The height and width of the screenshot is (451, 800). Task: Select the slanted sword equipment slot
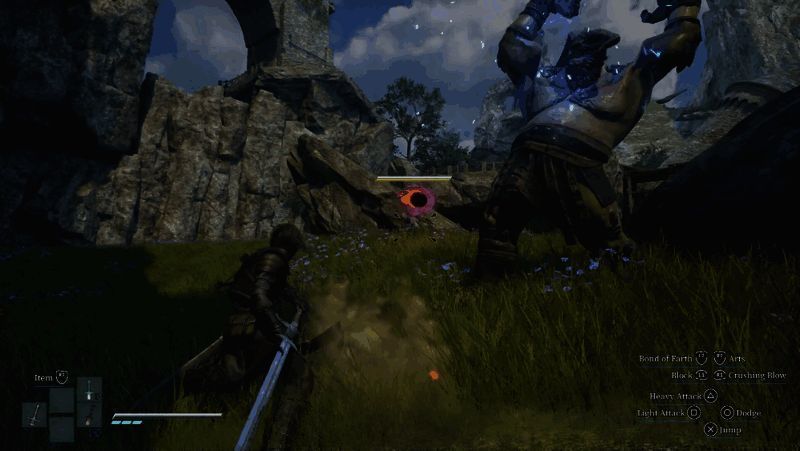(34, 414)
